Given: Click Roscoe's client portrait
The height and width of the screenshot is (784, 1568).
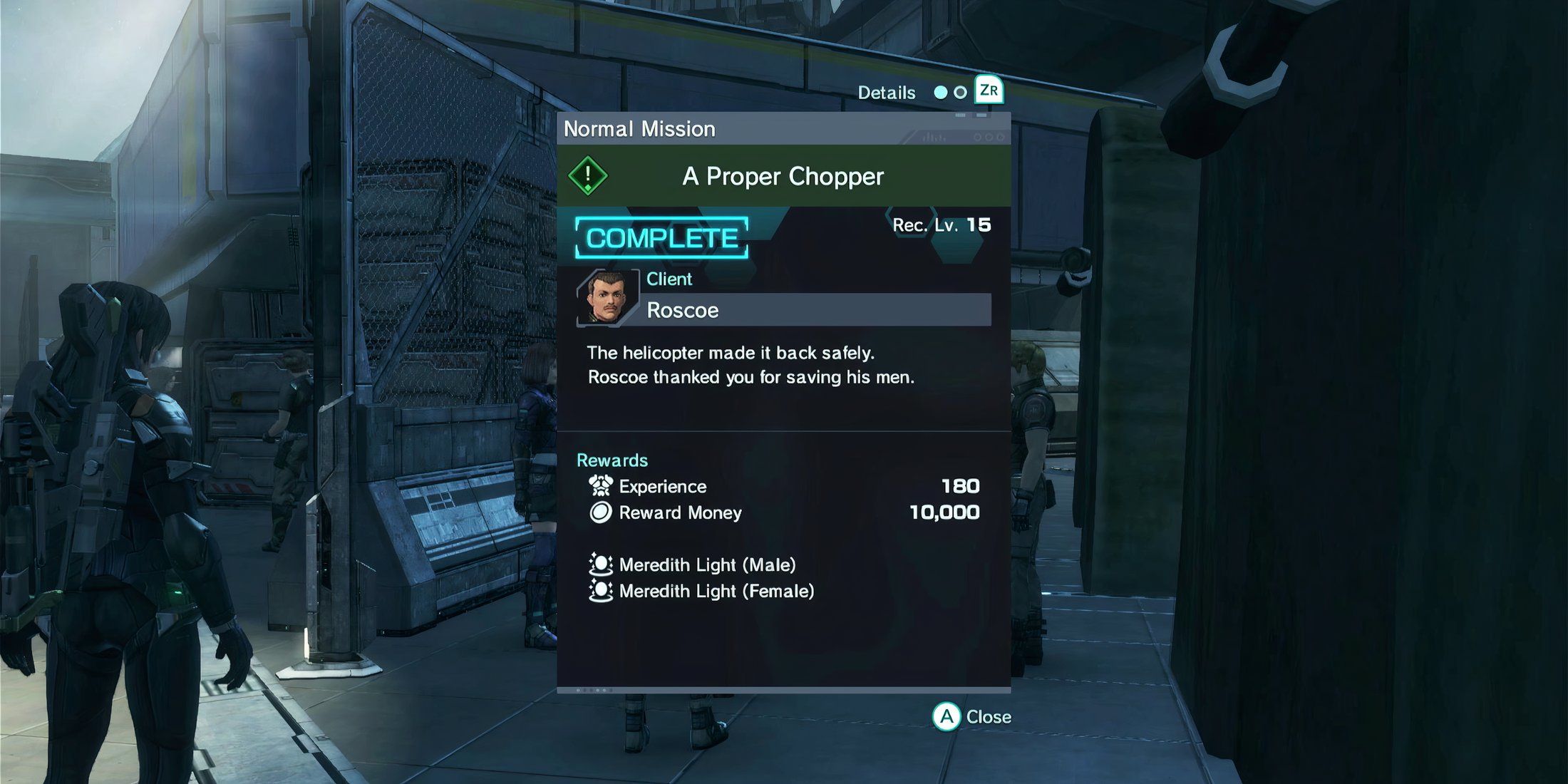Looking at the screenshot, I should pos(607,298).
